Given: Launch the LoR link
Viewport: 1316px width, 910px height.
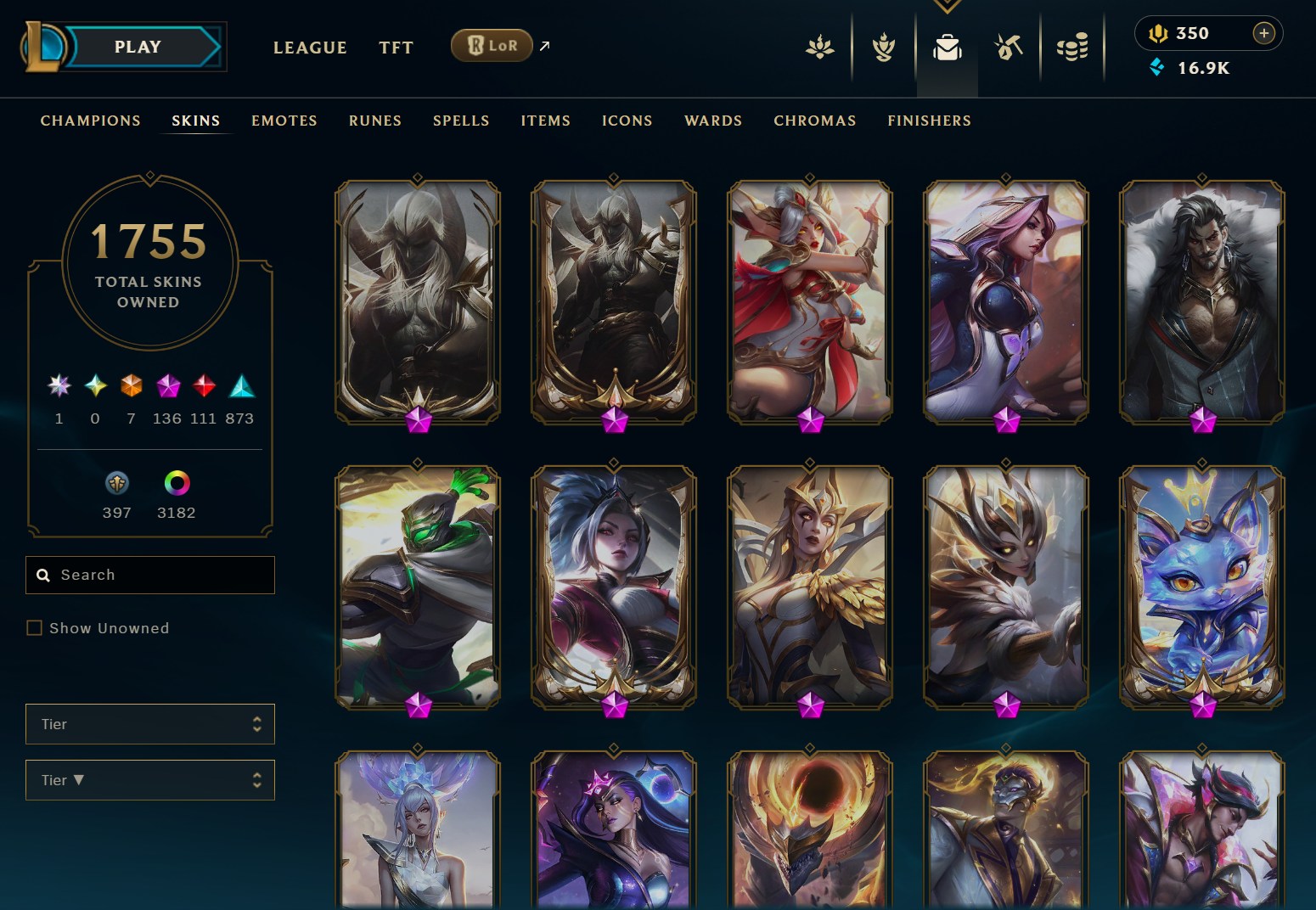Looking at the screenshot, I should 492,46.
